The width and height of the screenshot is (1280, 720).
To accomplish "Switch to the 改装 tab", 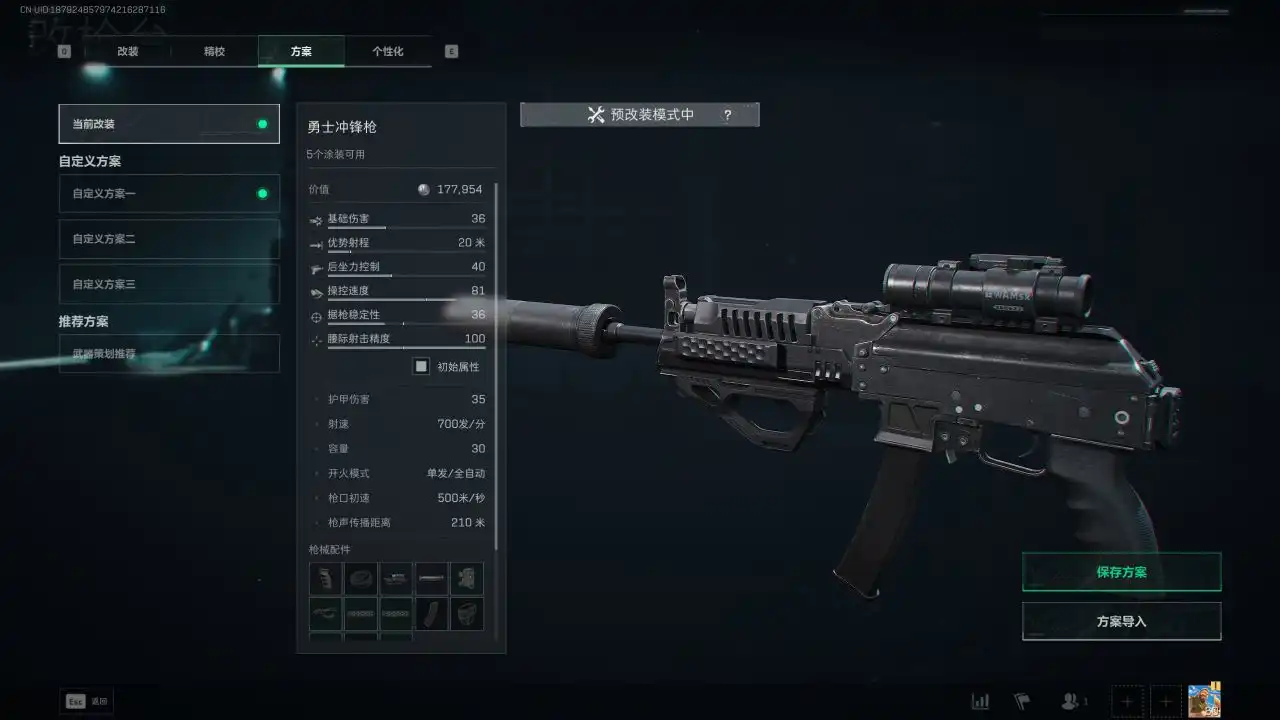I will pyautogui.click(x=127, y=50).
